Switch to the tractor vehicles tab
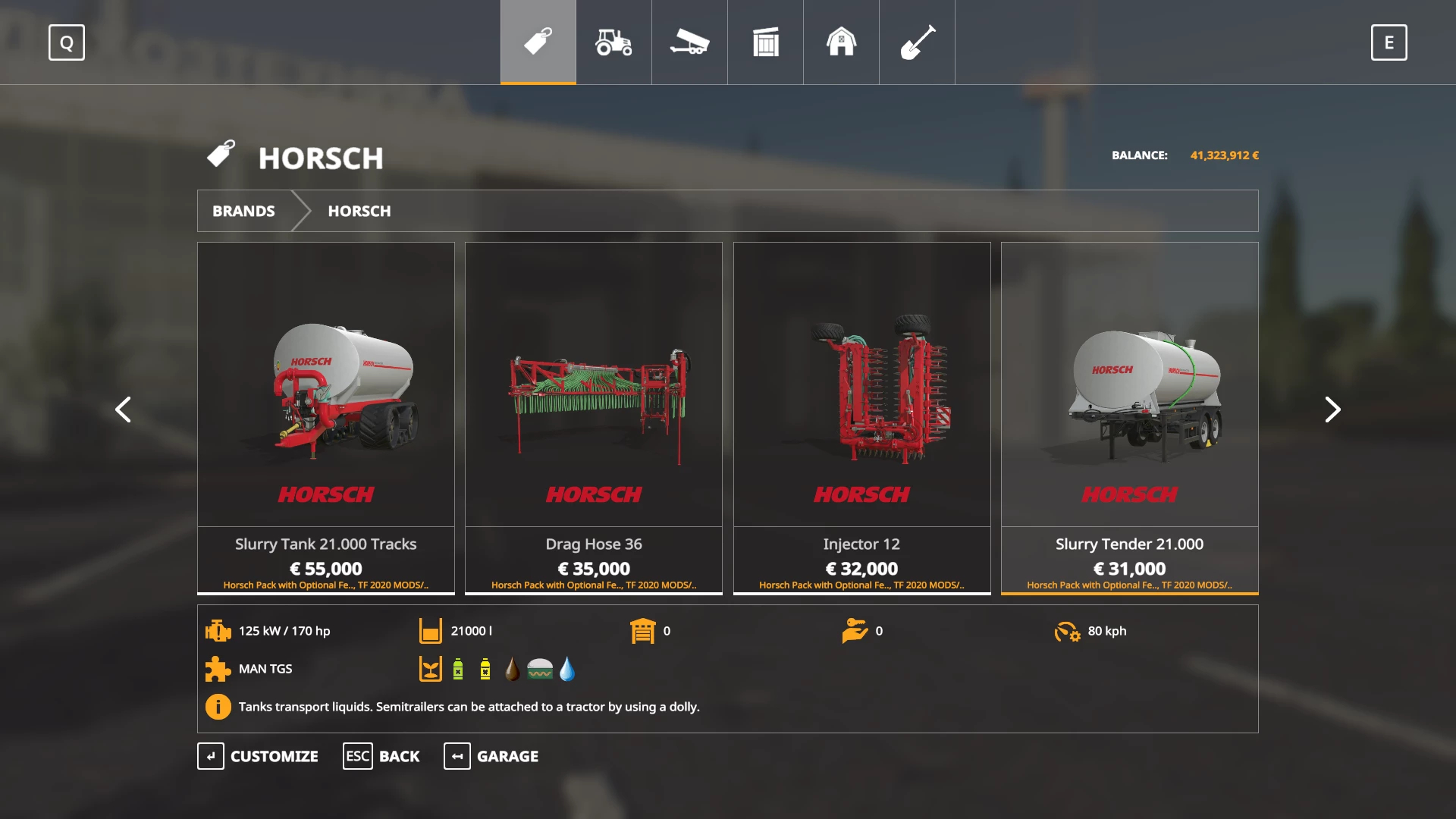 click(613, 42)
